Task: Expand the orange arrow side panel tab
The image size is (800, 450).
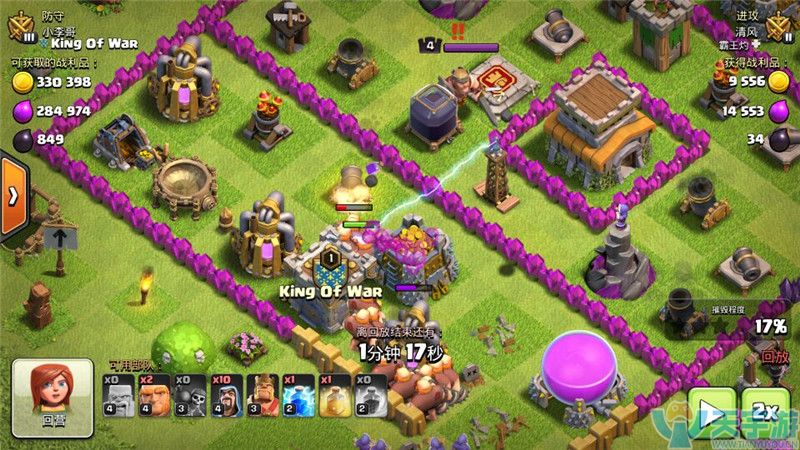Action: tap(13, 196)
